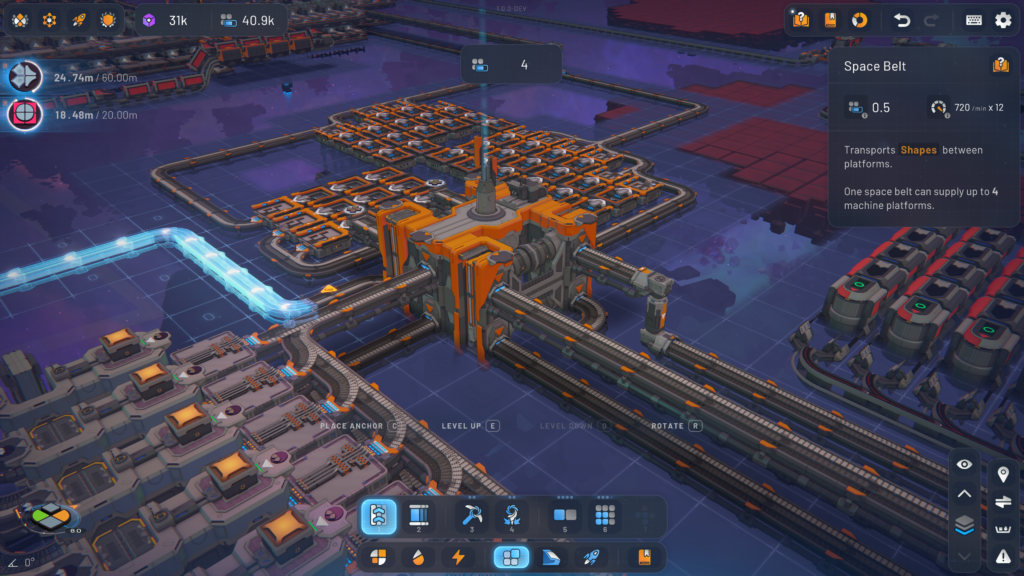Viewport: 1024px width, 576px height.
Task: Switch to the rocket category tab
Action: 591,557
